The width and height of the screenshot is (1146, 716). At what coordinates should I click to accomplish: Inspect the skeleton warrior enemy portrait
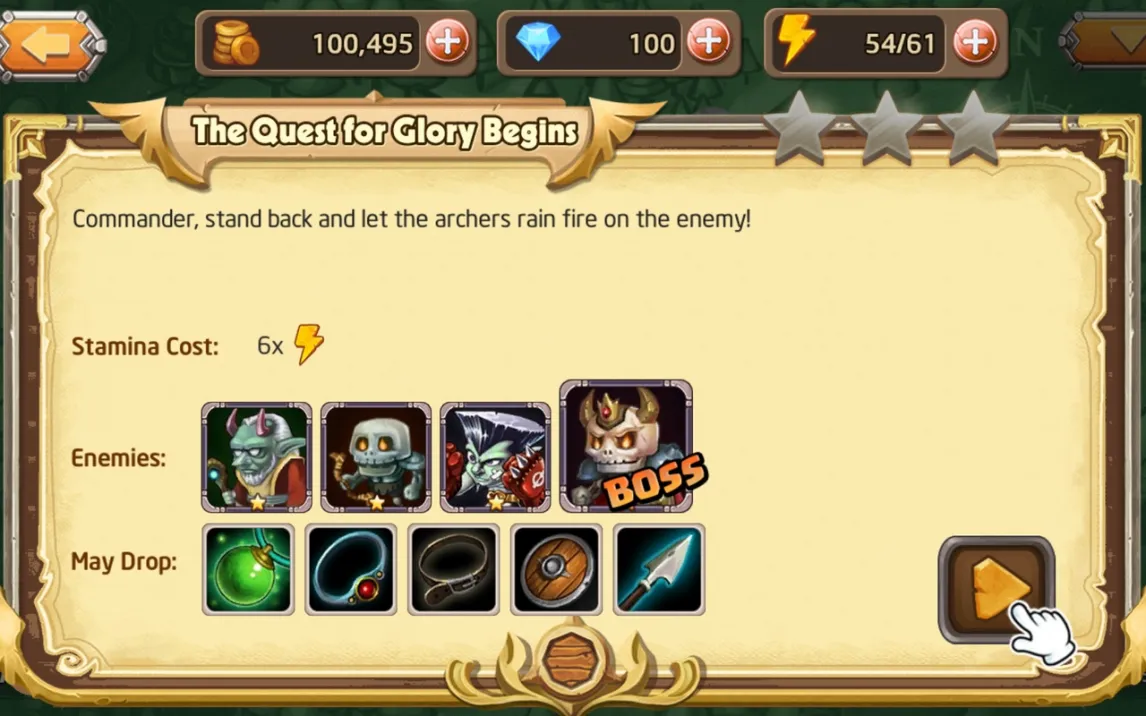coord(376,458)
